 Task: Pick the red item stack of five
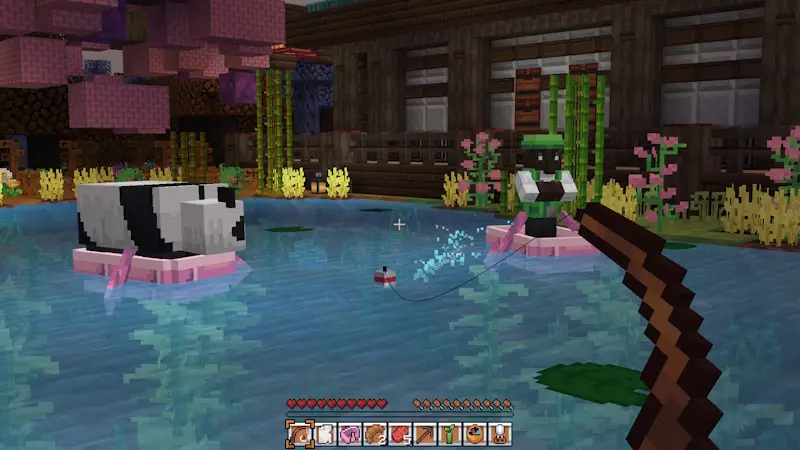(x=399, y=434)
